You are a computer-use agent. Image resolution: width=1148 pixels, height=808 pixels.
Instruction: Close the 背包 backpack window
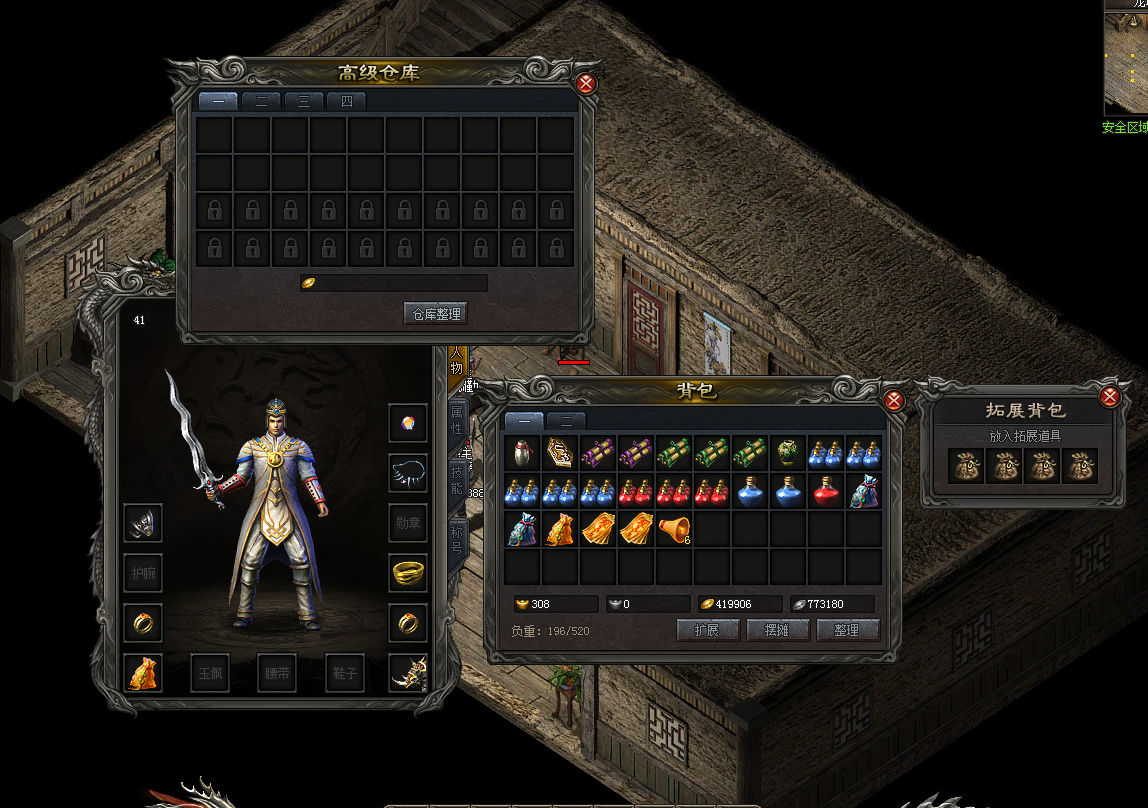(x=894, y=401)
